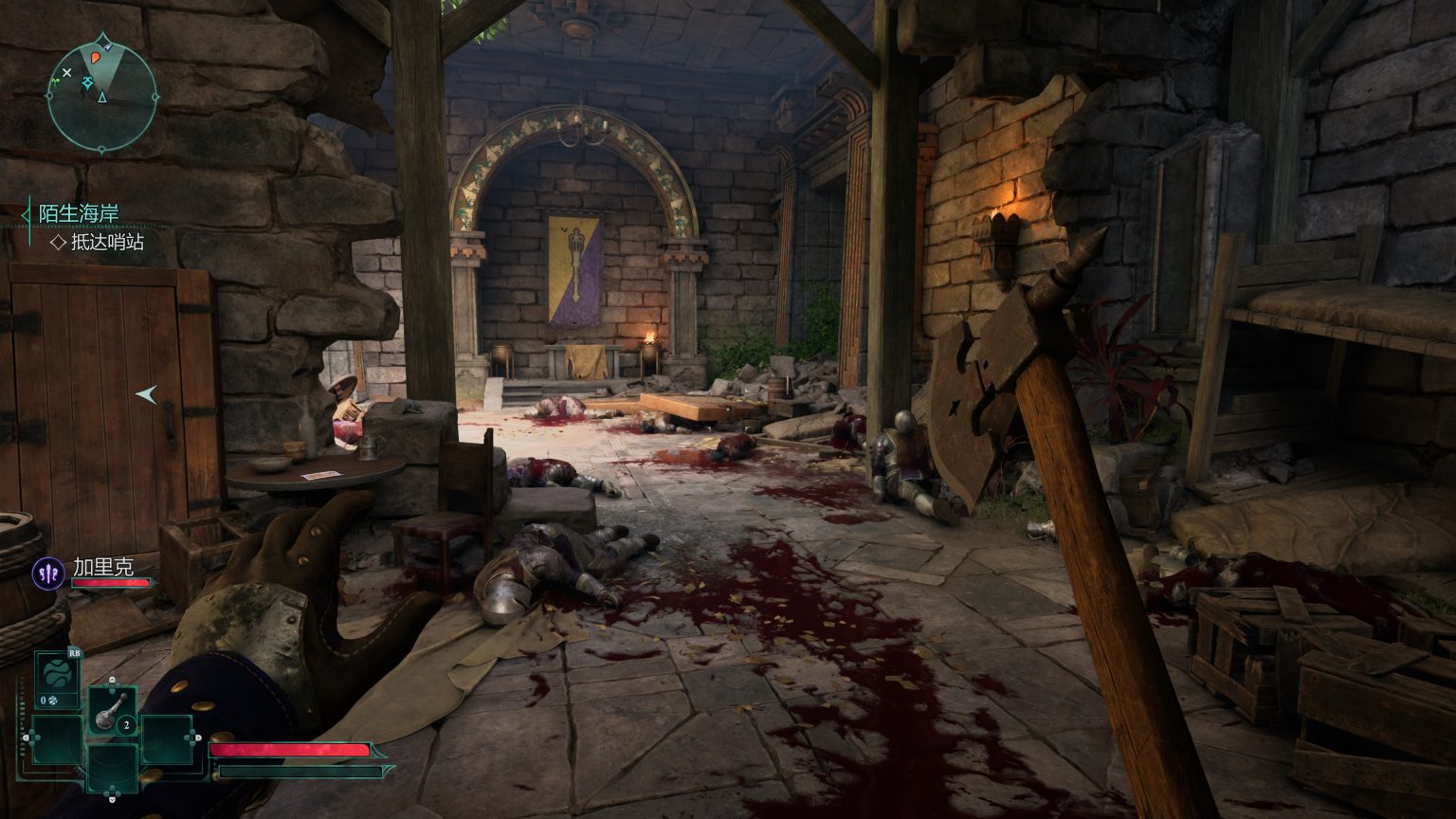
Task: Select companion 加里克's portrait icon
Action: point(48,573)
